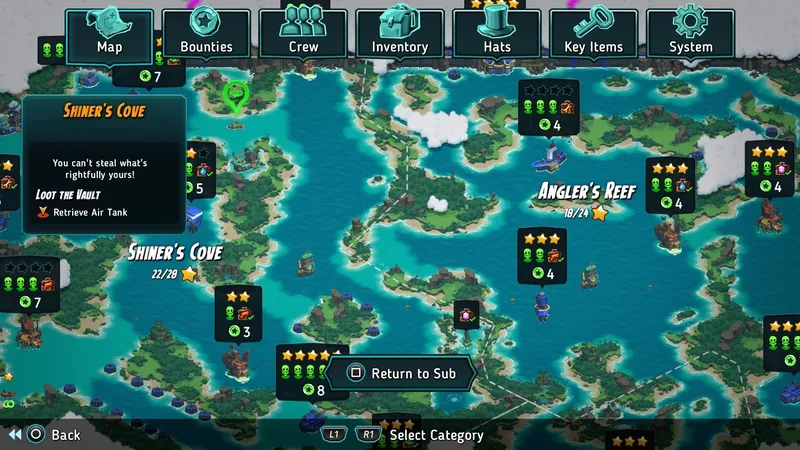
Task: Select the Angler's Reef region label
Action: click(x=587, y=191)
